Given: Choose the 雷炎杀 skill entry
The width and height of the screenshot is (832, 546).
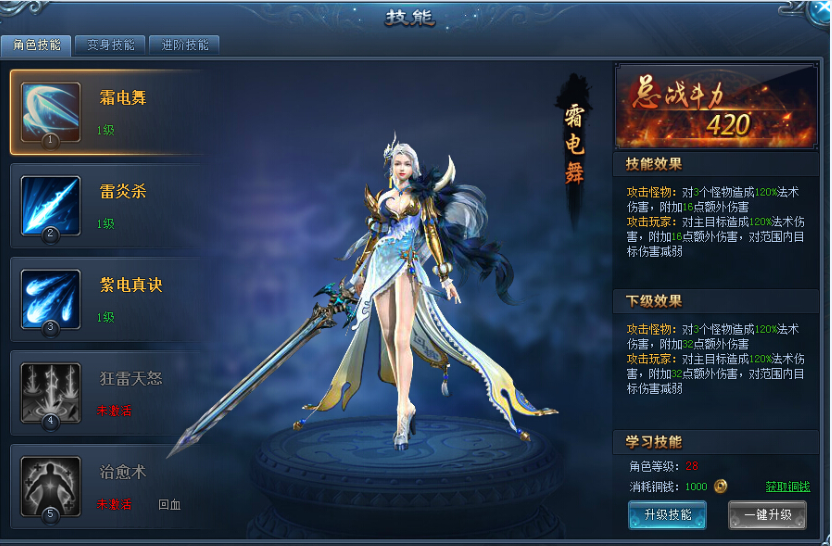Looking at the screenshot, I should coord(110,206).
